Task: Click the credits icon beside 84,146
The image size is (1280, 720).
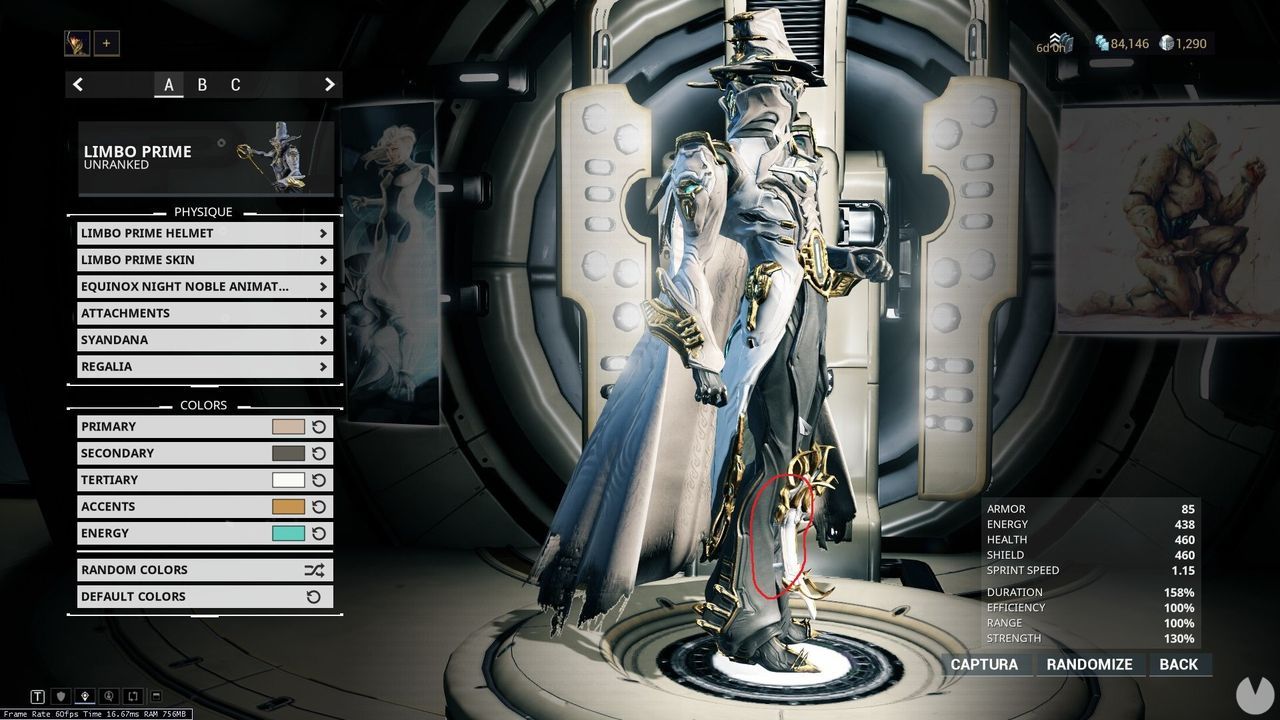Action: tap(1101, 43)
